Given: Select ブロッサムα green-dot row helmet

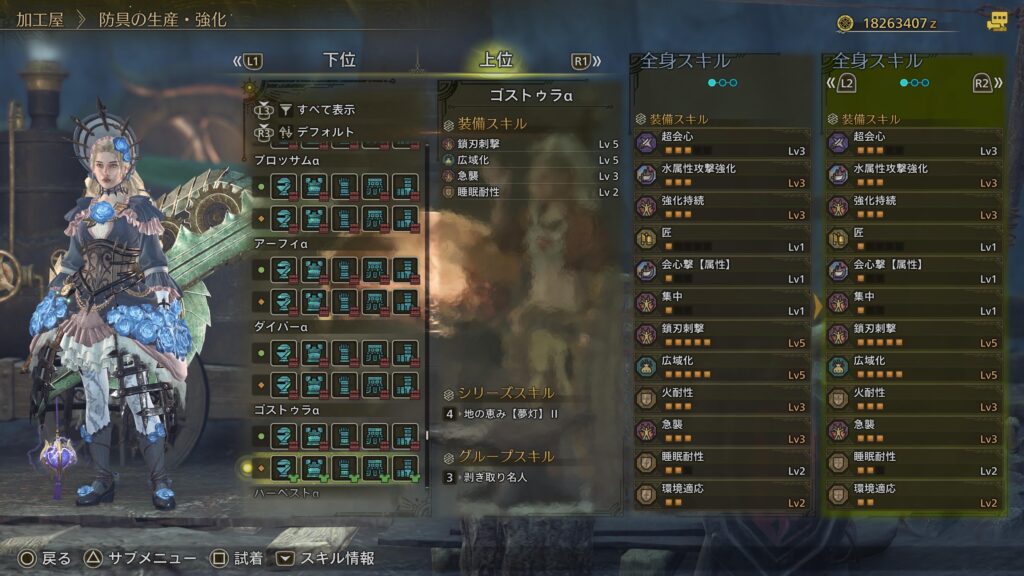Looking at the screenshot, I should click(284, 186).
